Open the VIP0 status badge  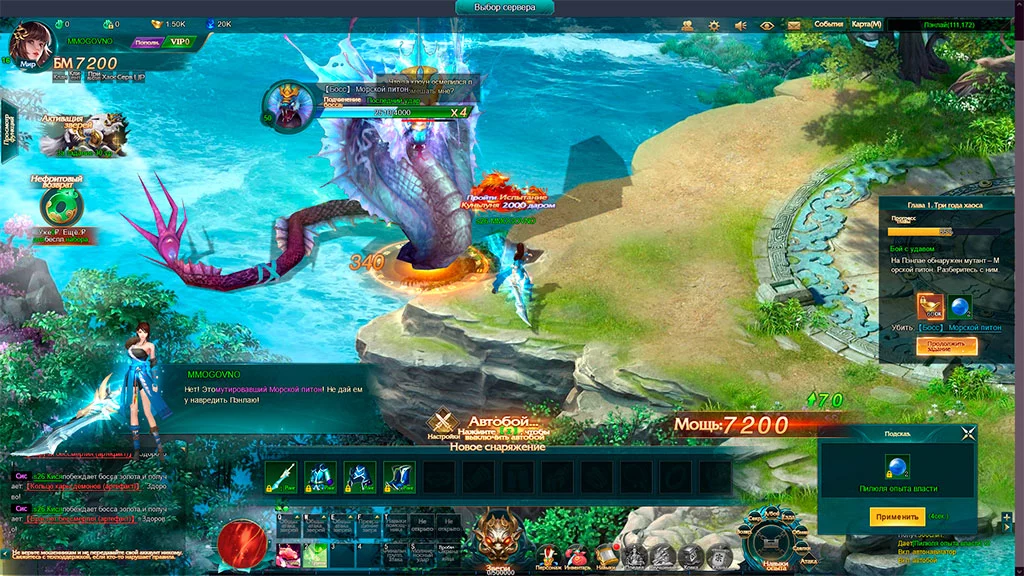tap(180, 42)
